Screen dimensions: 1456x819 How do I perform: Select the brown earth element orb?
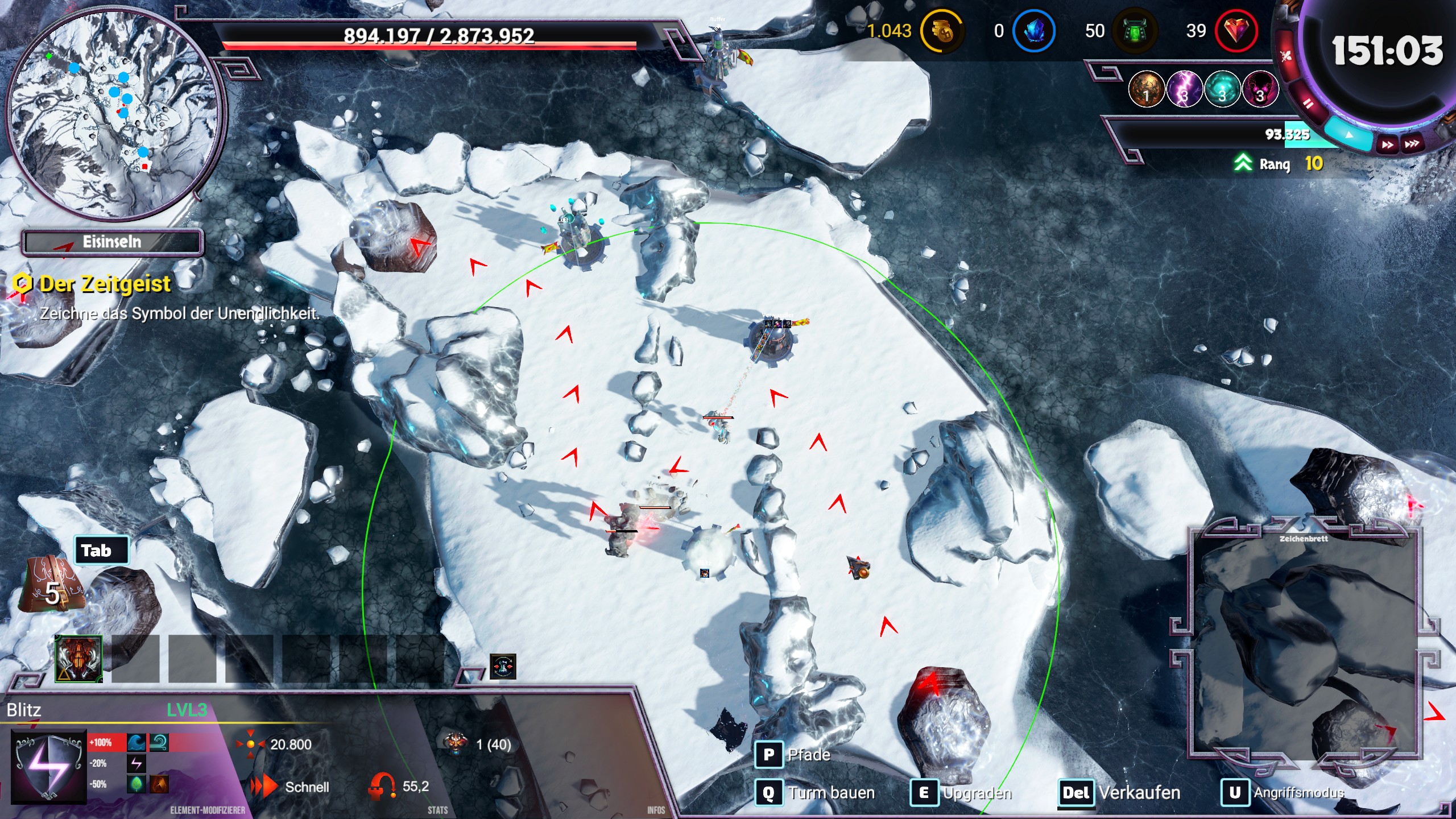pos(1146,90)
